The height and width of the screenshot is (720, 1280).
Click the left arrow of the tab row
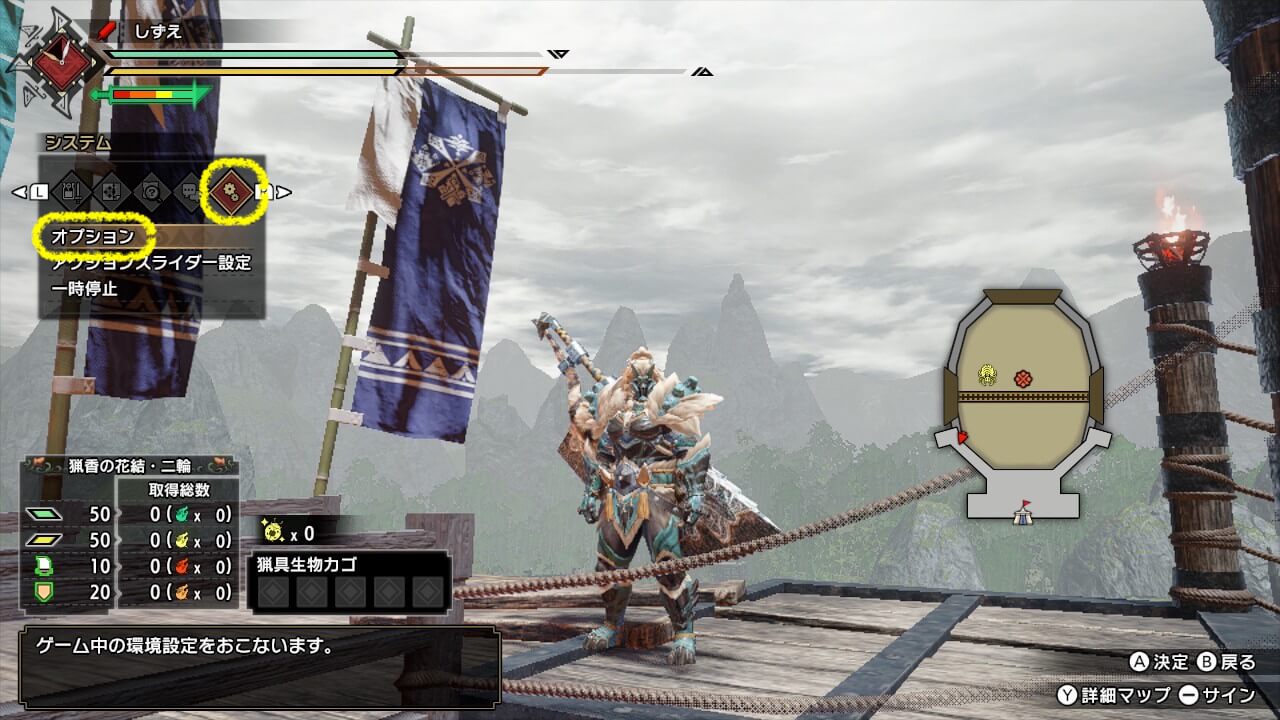coord(18,191)
